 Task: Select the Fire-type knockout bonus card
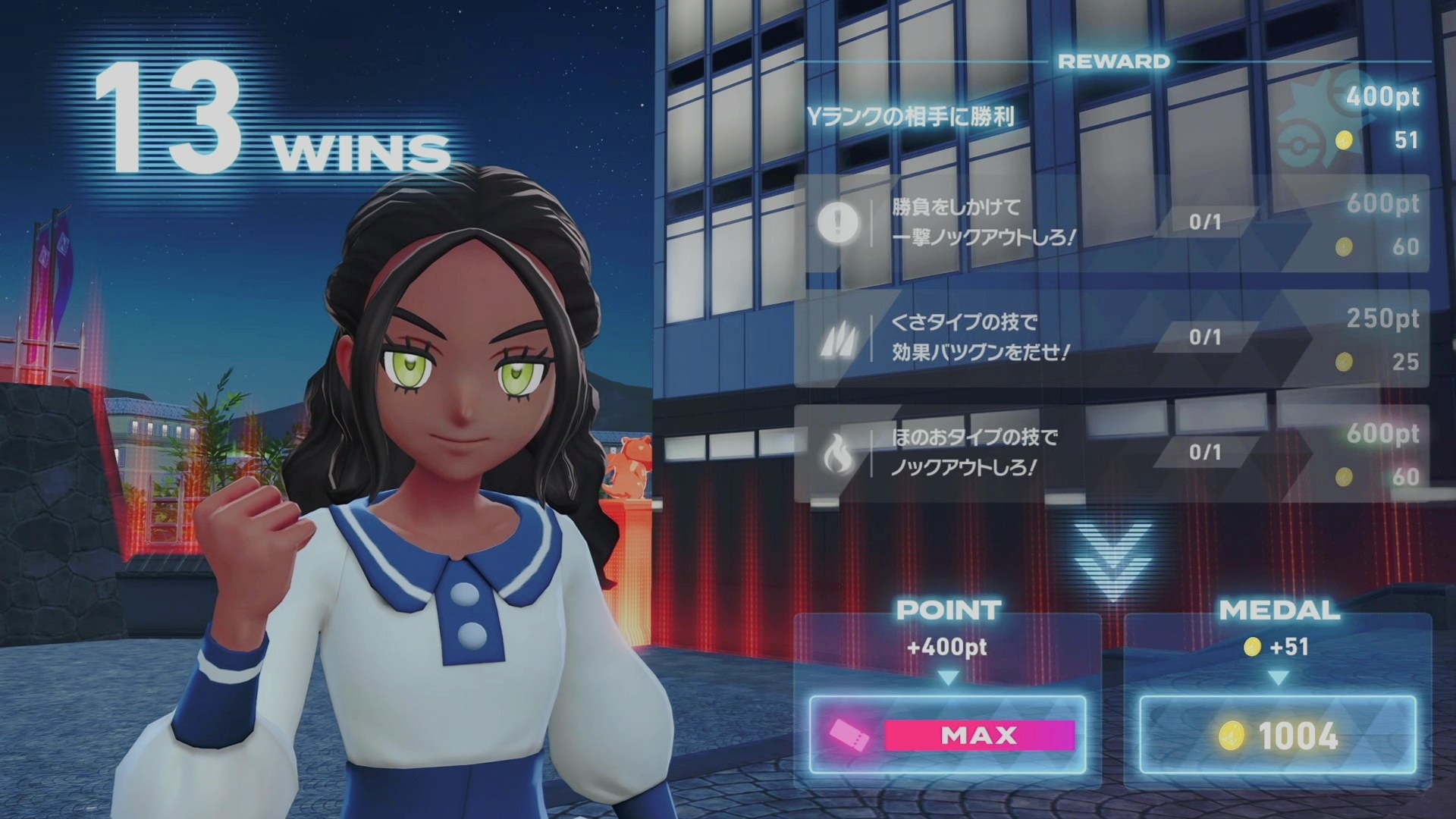[x=1111, y=453]
